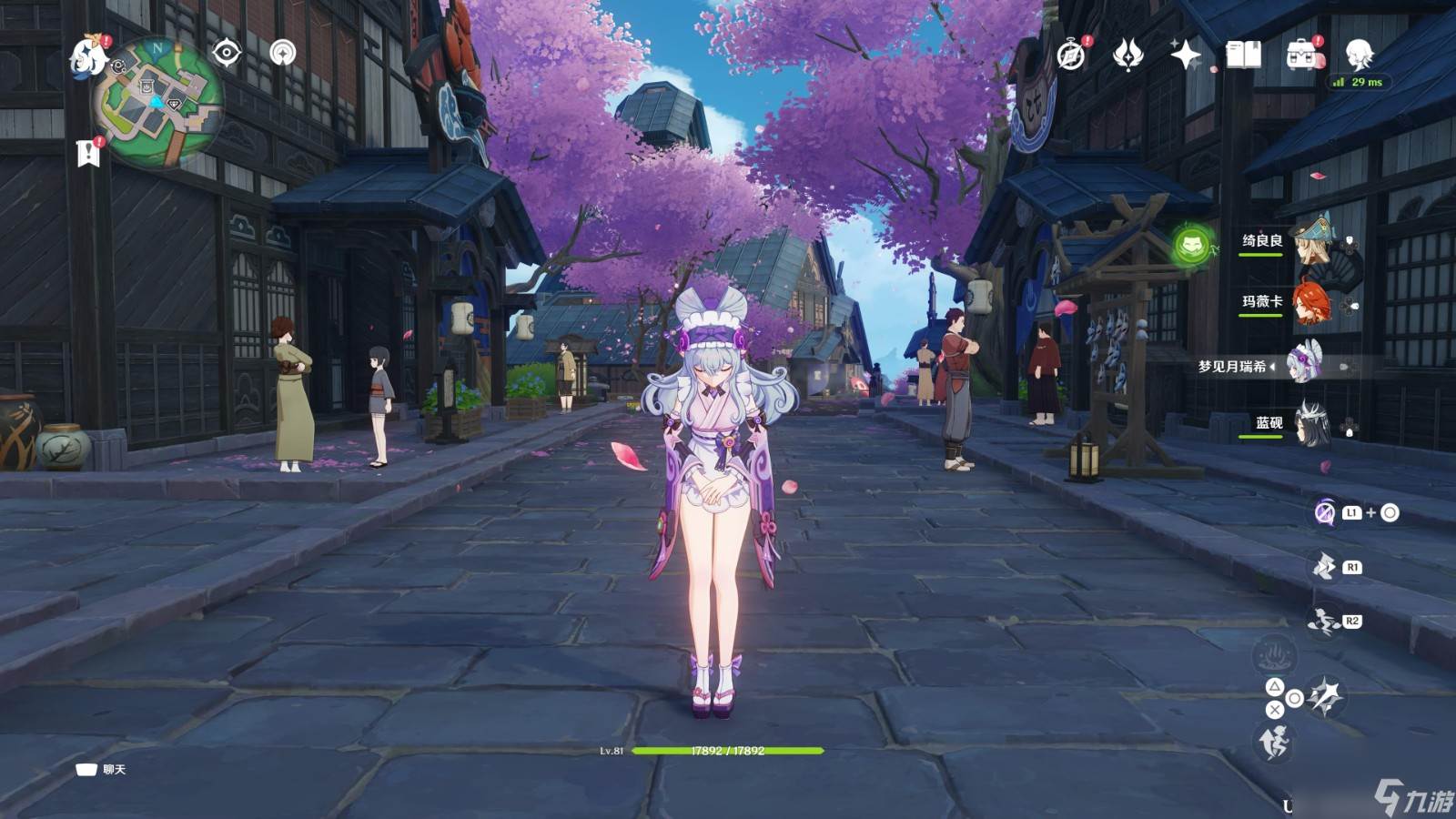Viewport: 1456px width, 819px height.
Task: Use the elemental skill next to R2
Action: 1323,622
